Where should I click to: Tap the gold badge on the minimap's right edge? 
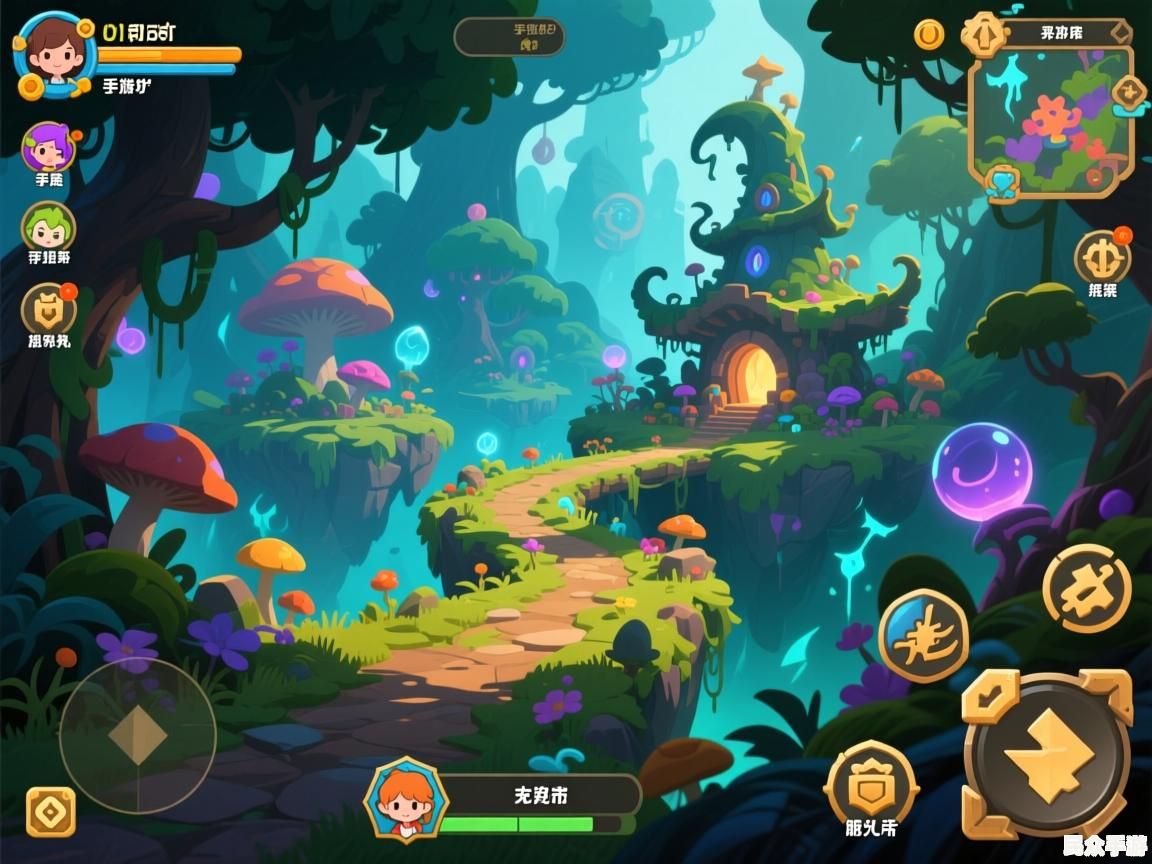click(1130, 93)
